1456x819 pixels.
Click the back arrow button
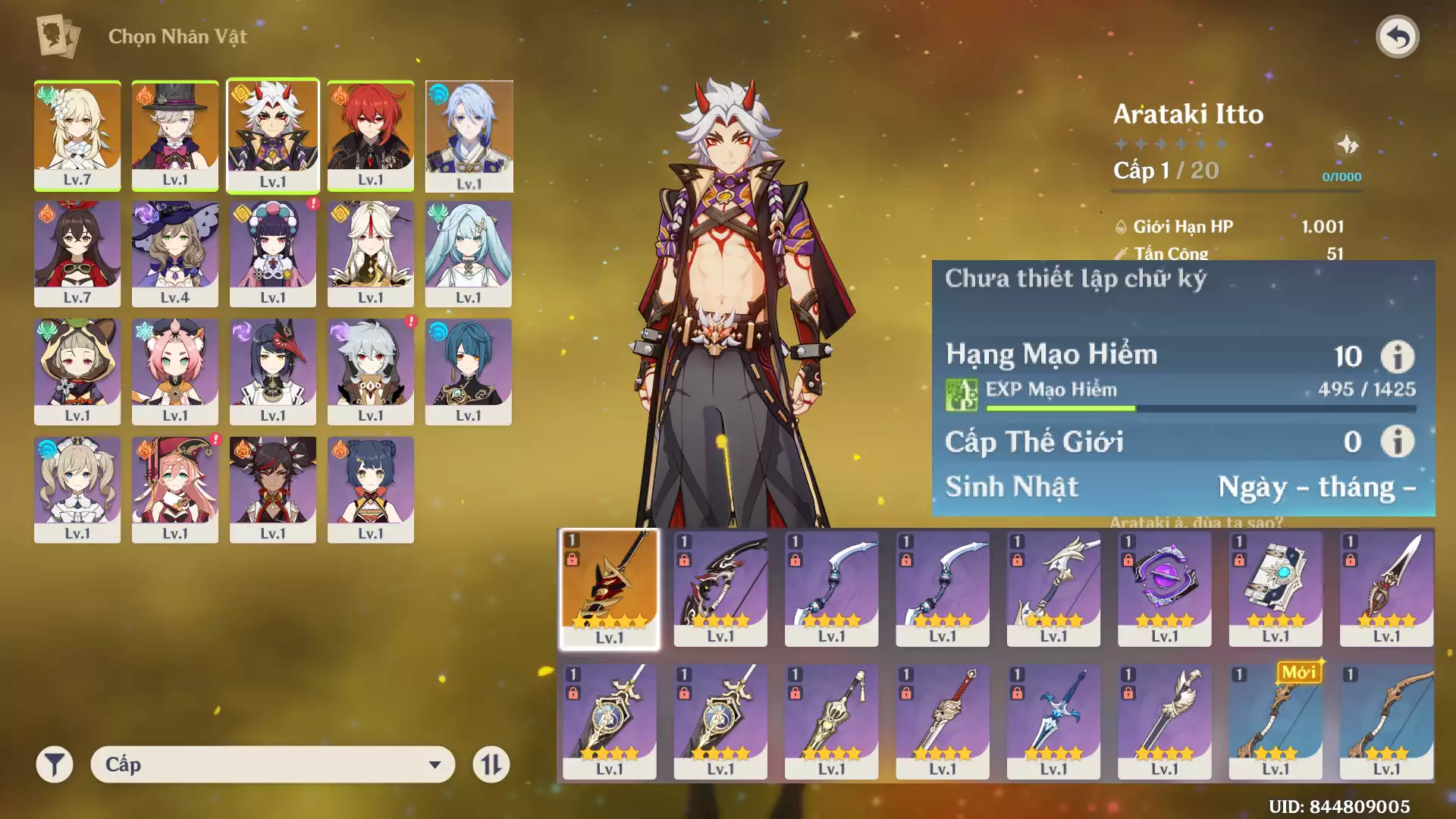coord(1397,36)
